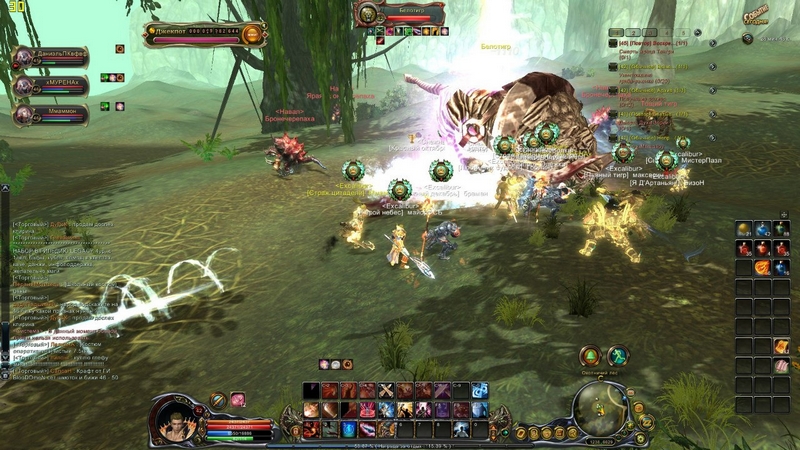Activate the blue swirl skill in the hotbar
Image resolution: width=800 pixels, height=450 pixels.
click(x=480, y=390)
